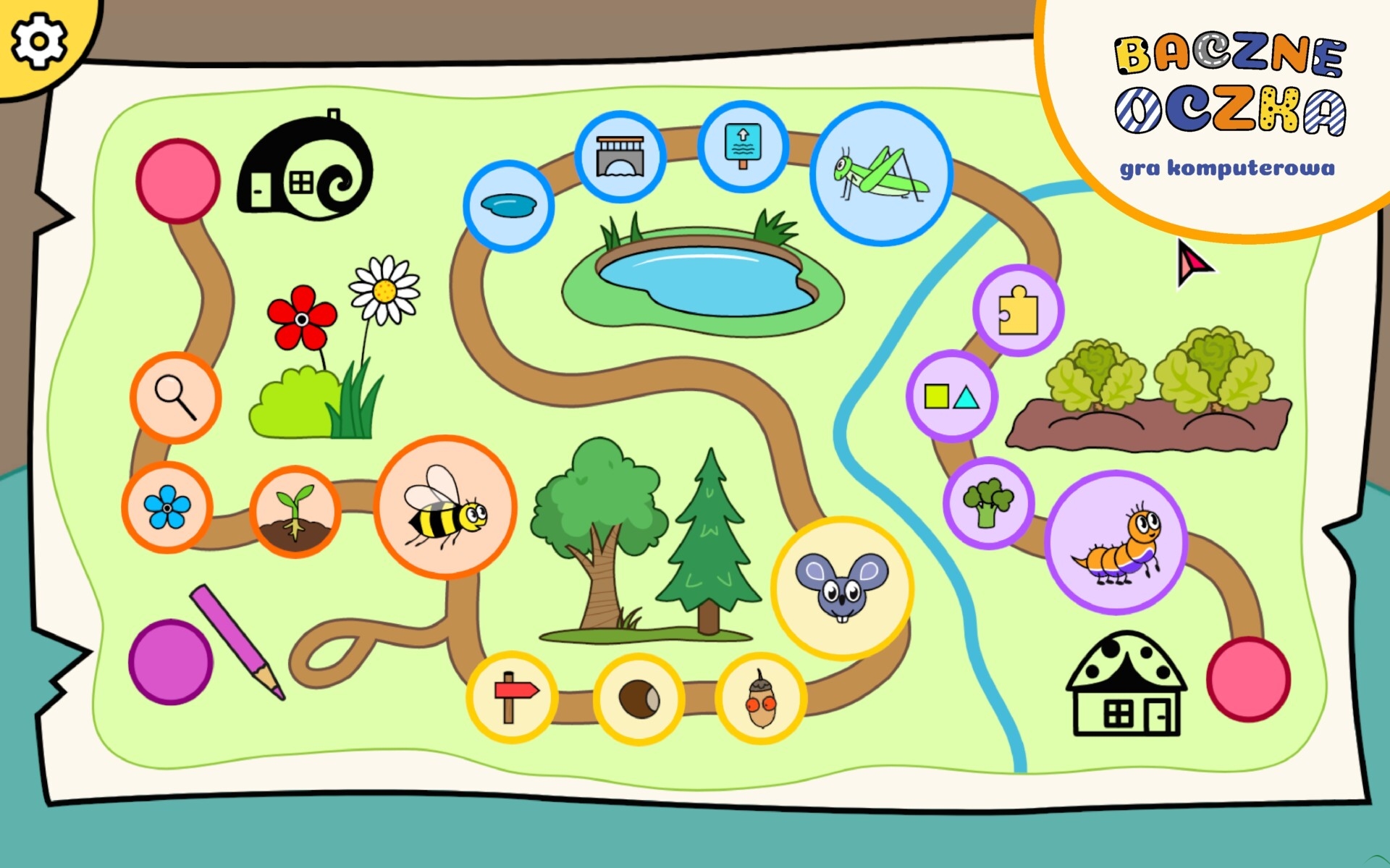The height and width of the screenshot is (868, 1390).
Task: Select the magnifying glass level
Action: click(176, 397)
